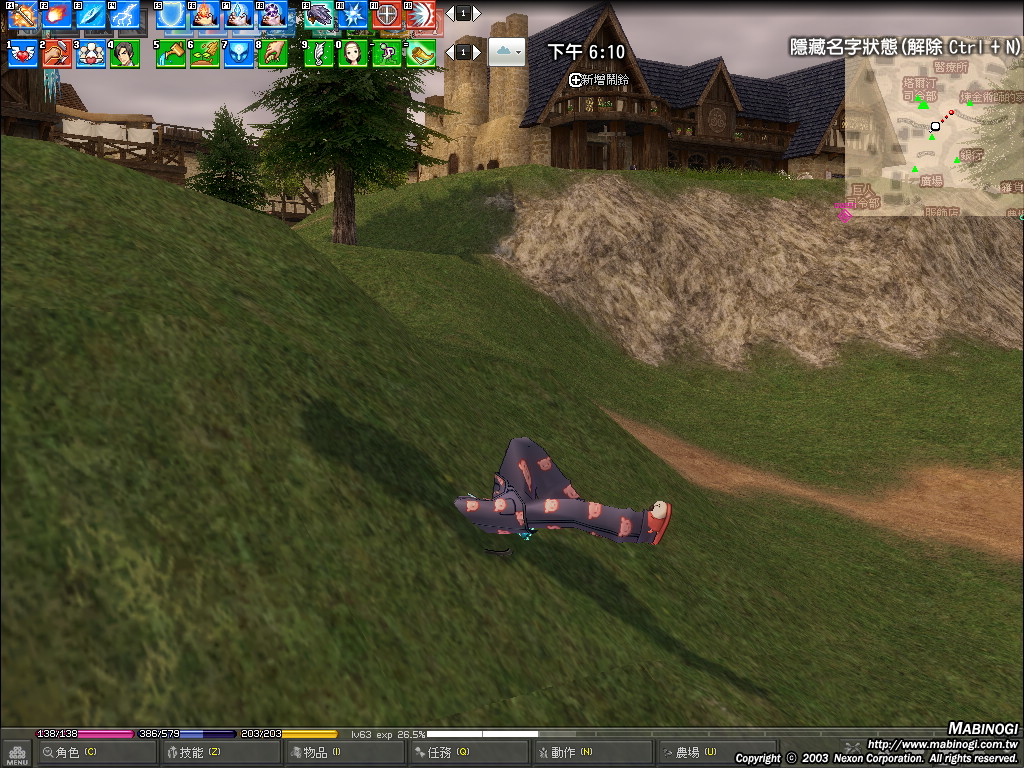This screenshot has width=1024, height=768.
Task: Activate the red crosshair shield skill
Action: (x=387, y=15)
